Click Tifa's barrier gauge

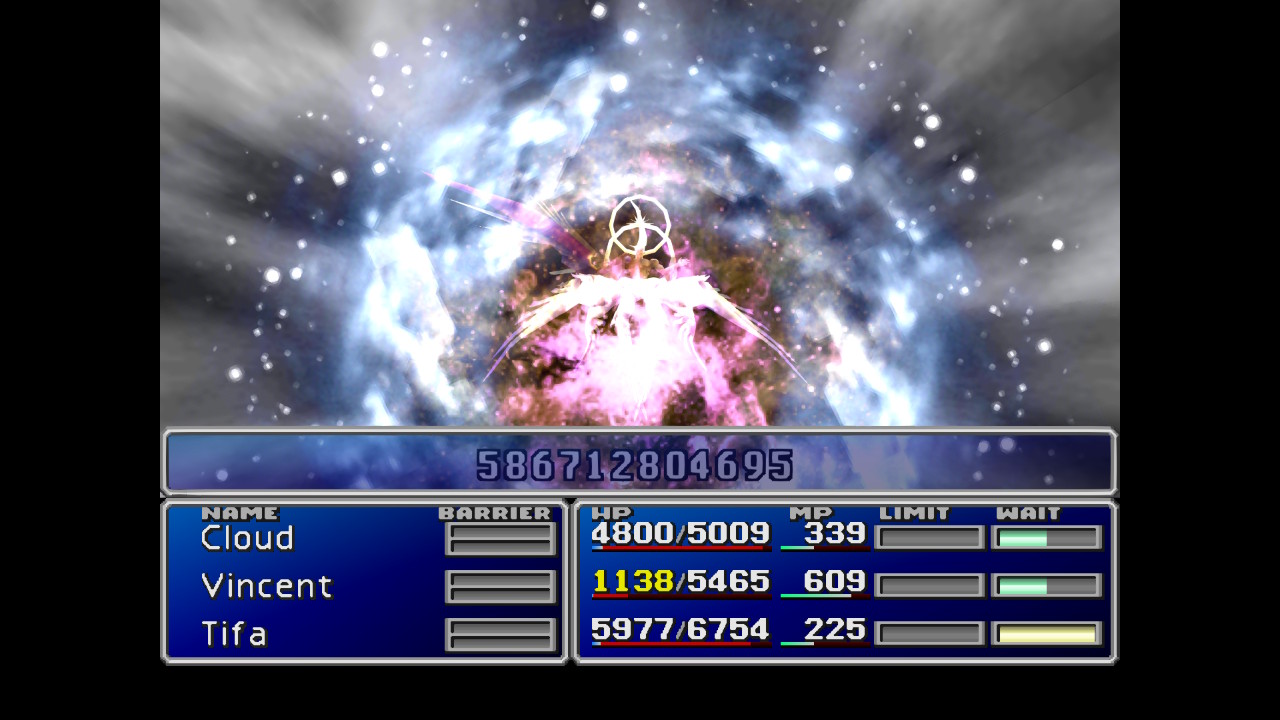click(500, 634)
